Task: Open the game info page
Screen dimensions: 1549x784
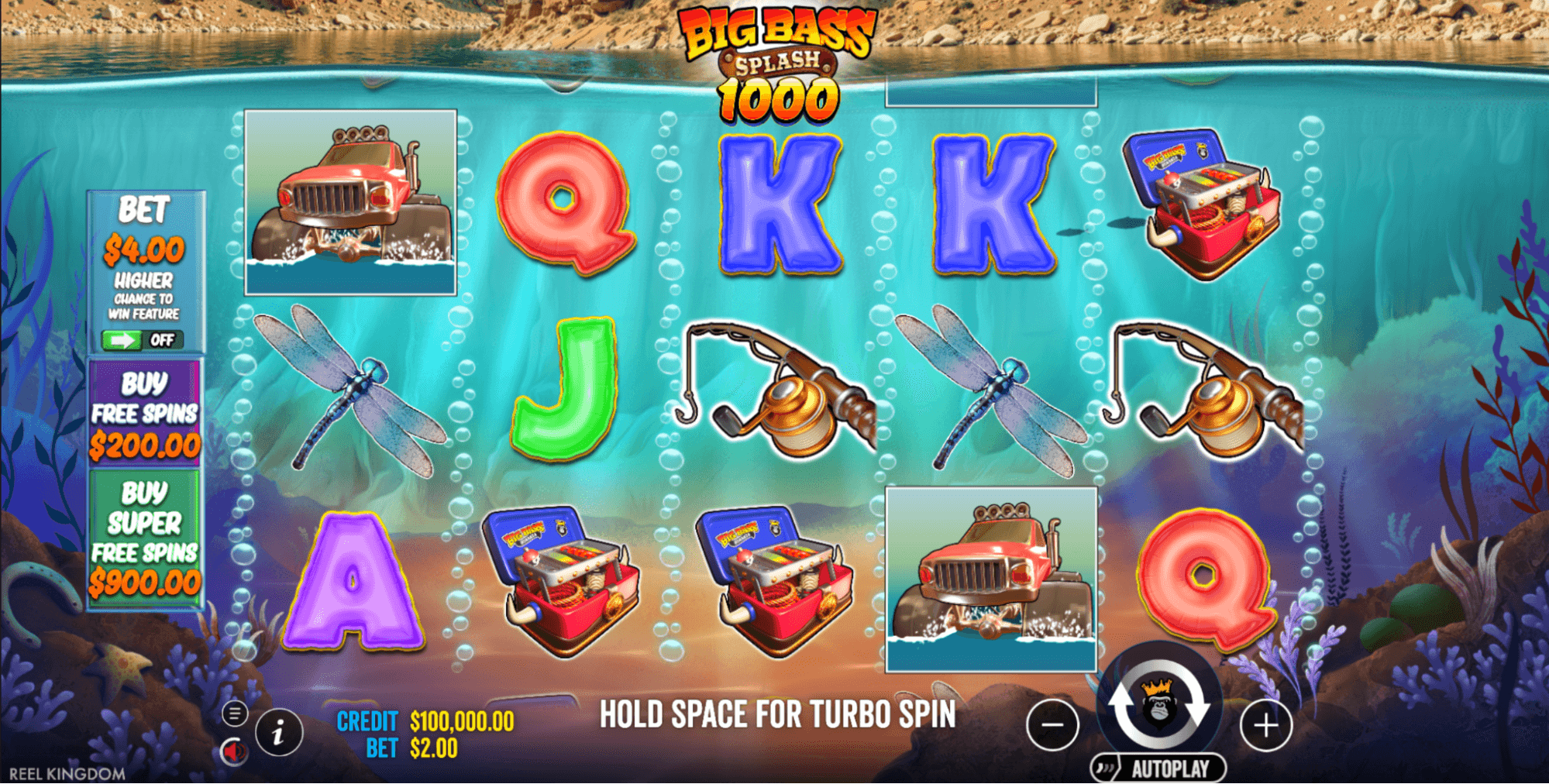Action: point(278,731)
